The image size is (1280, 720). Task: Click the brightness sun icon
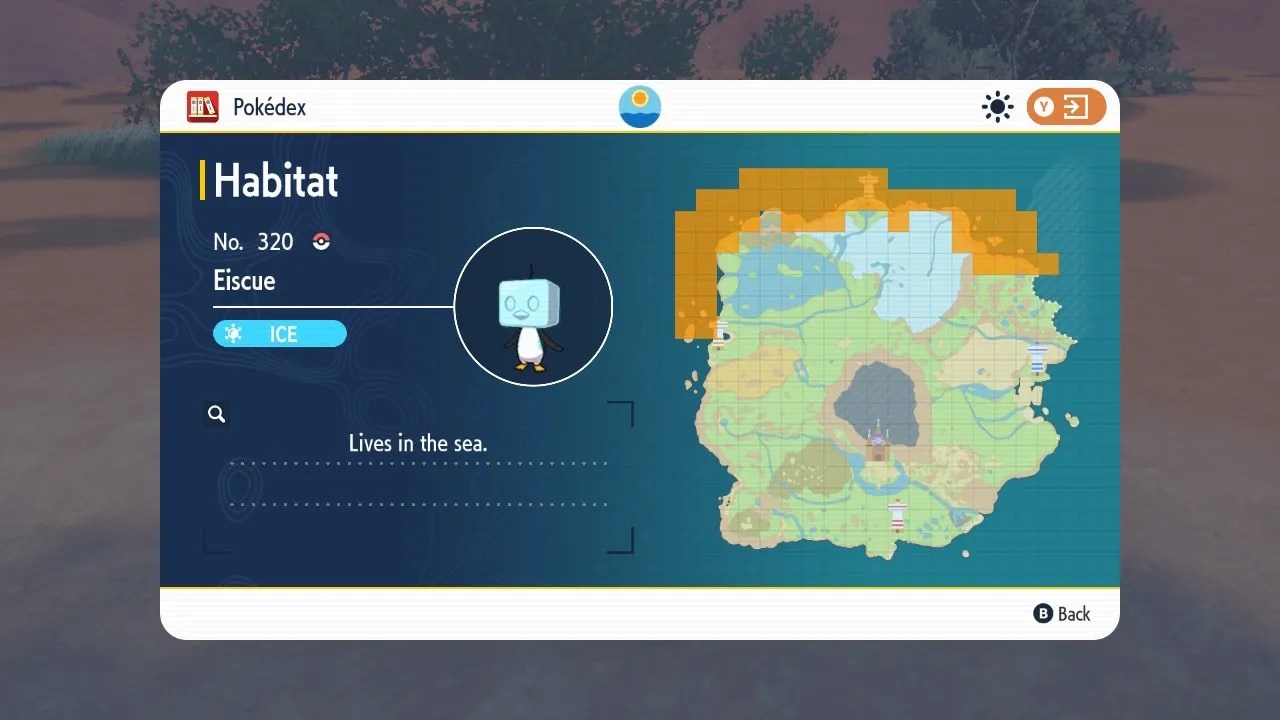(997, 106)
